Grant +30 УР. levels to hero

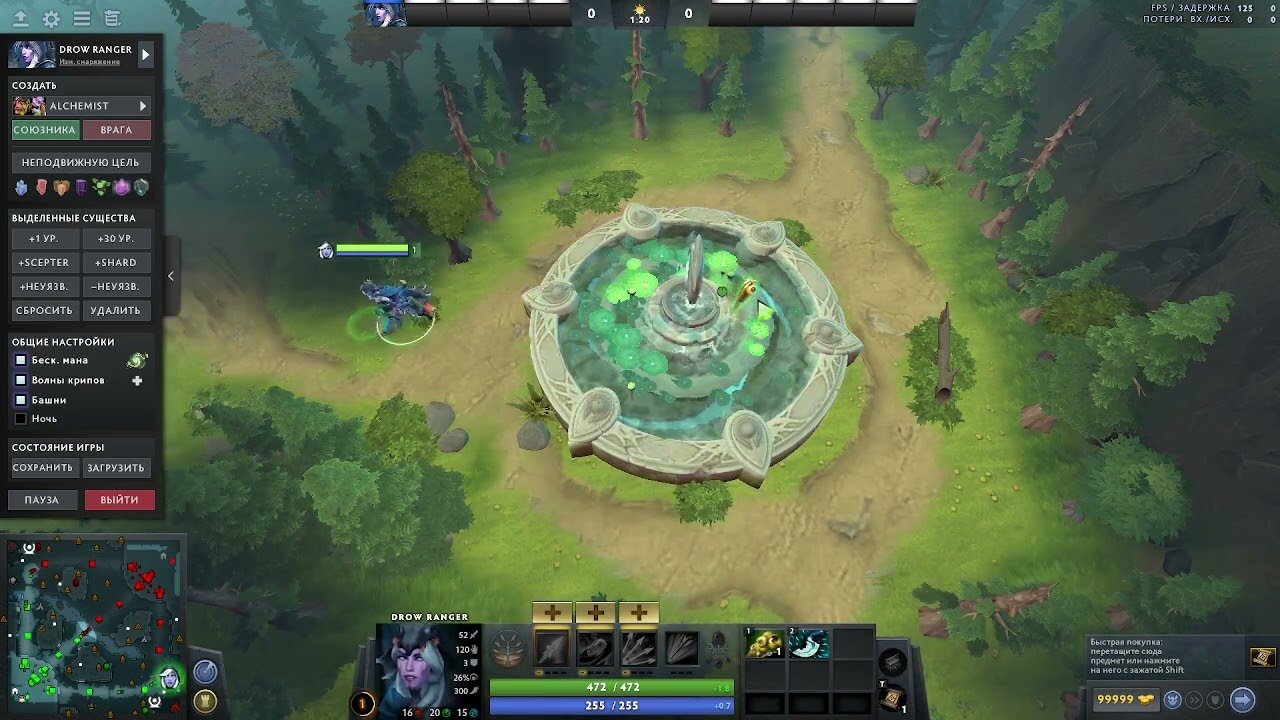(x=116, y=239)
